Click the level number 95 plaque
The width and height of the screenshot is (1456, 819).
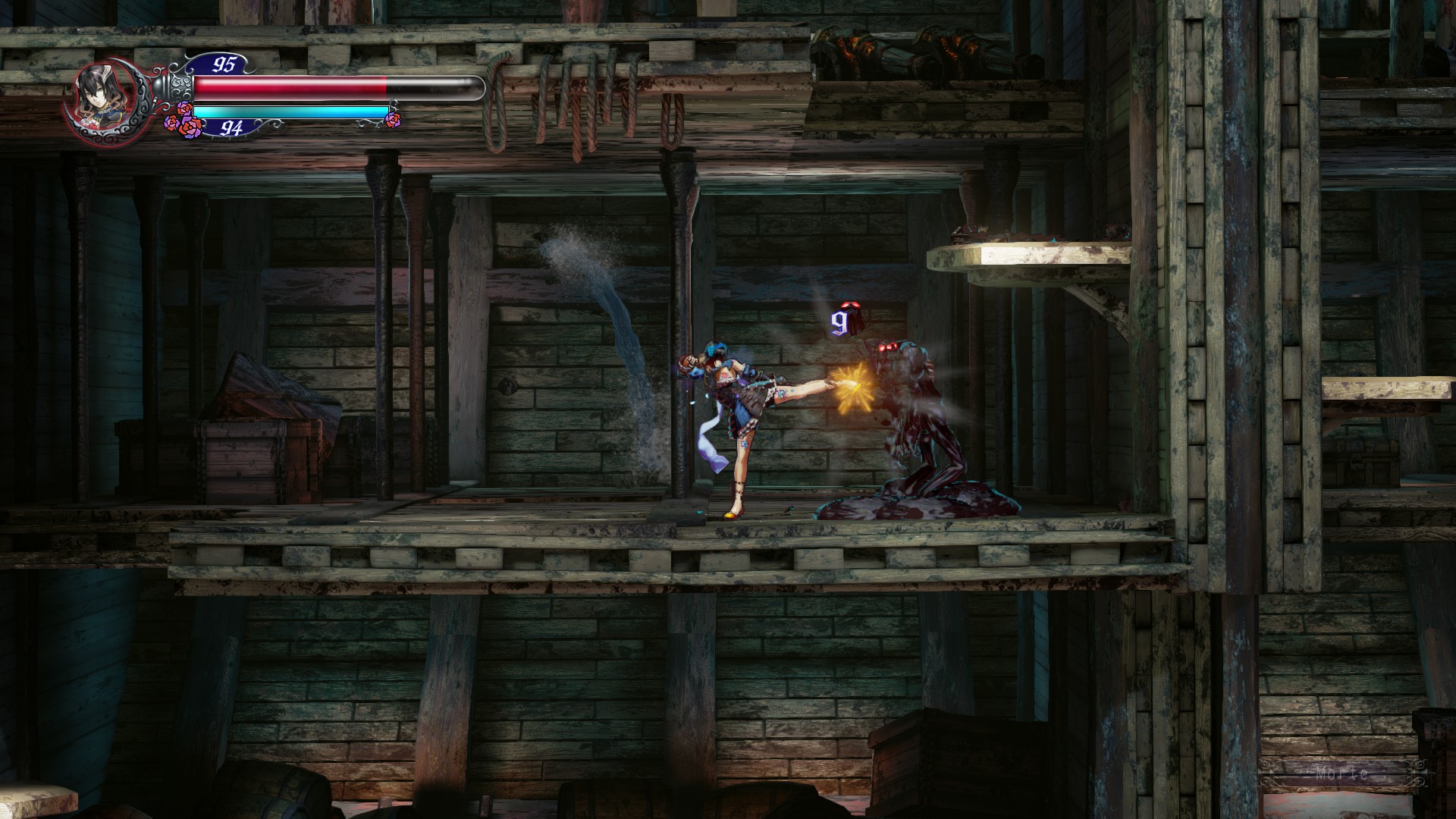click(x=224, y=63)
